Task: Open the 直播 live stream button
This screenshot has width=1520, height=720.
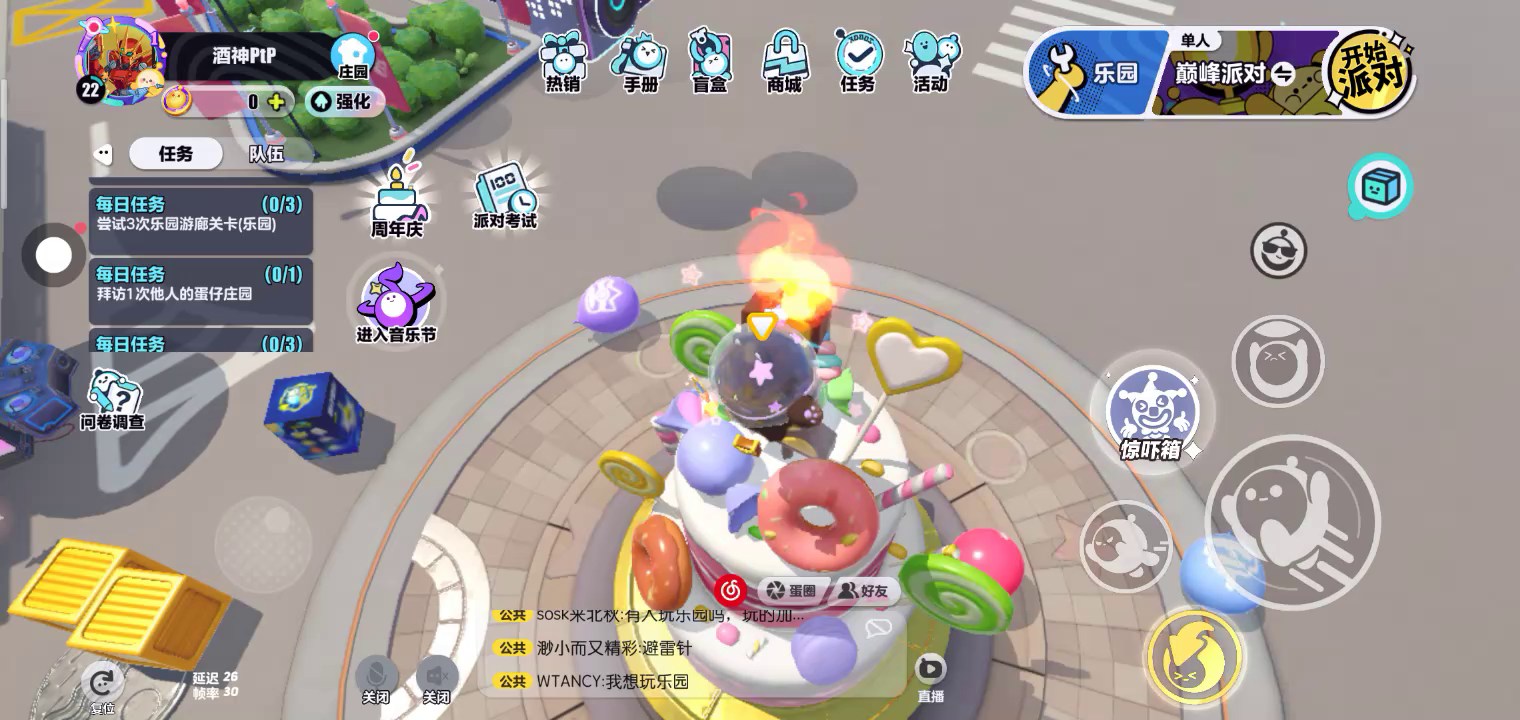Action: point(930,674)
